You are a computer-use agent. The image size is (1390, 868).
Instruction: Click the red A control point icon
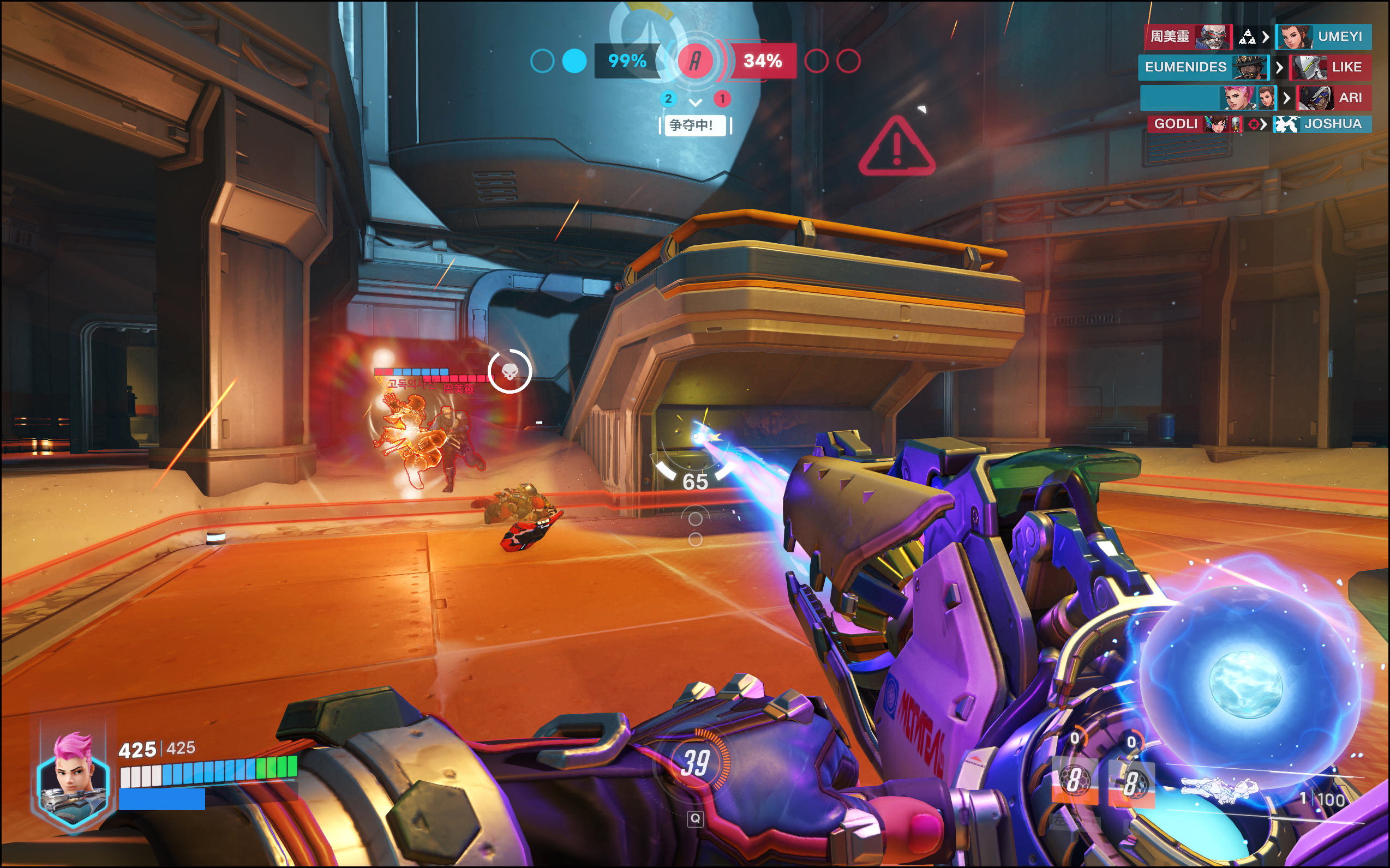[695, 61]
